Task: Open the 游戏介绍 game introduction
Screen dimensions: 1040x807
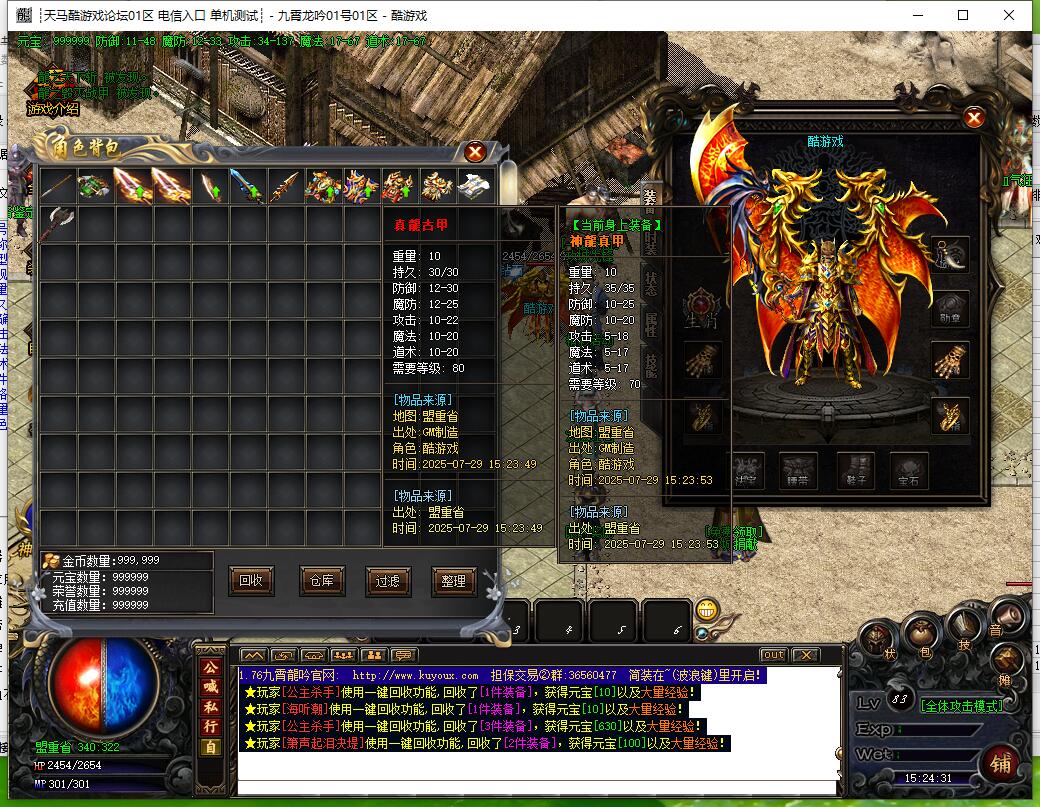Action: click(x=53, y=109)
